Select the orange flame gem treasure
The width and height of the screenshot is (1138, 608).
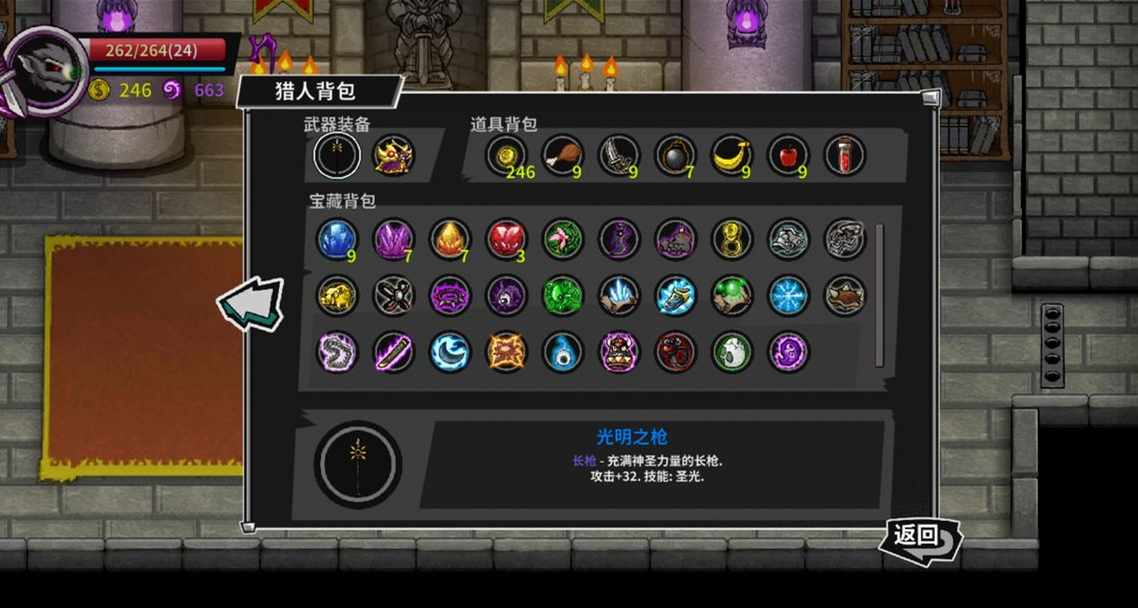450,240
